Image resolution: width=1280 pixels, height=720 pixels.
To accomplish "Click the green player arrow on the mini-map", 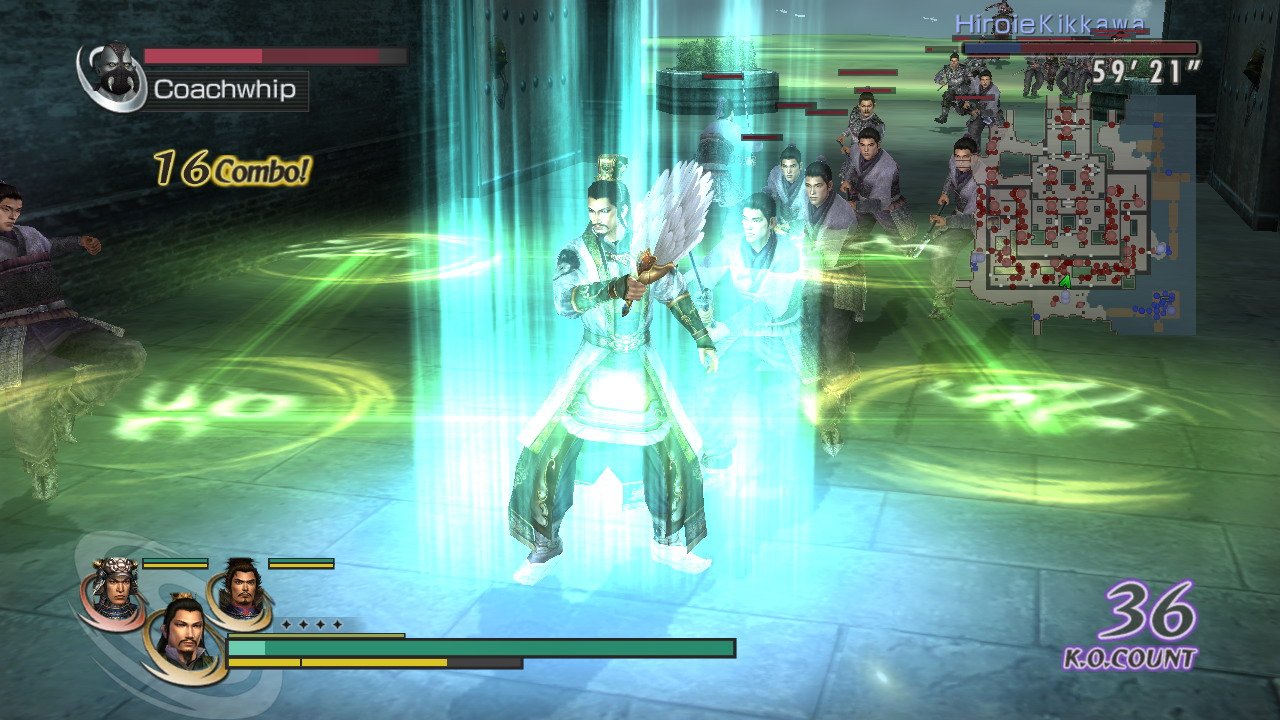I will click(1065, 282).
